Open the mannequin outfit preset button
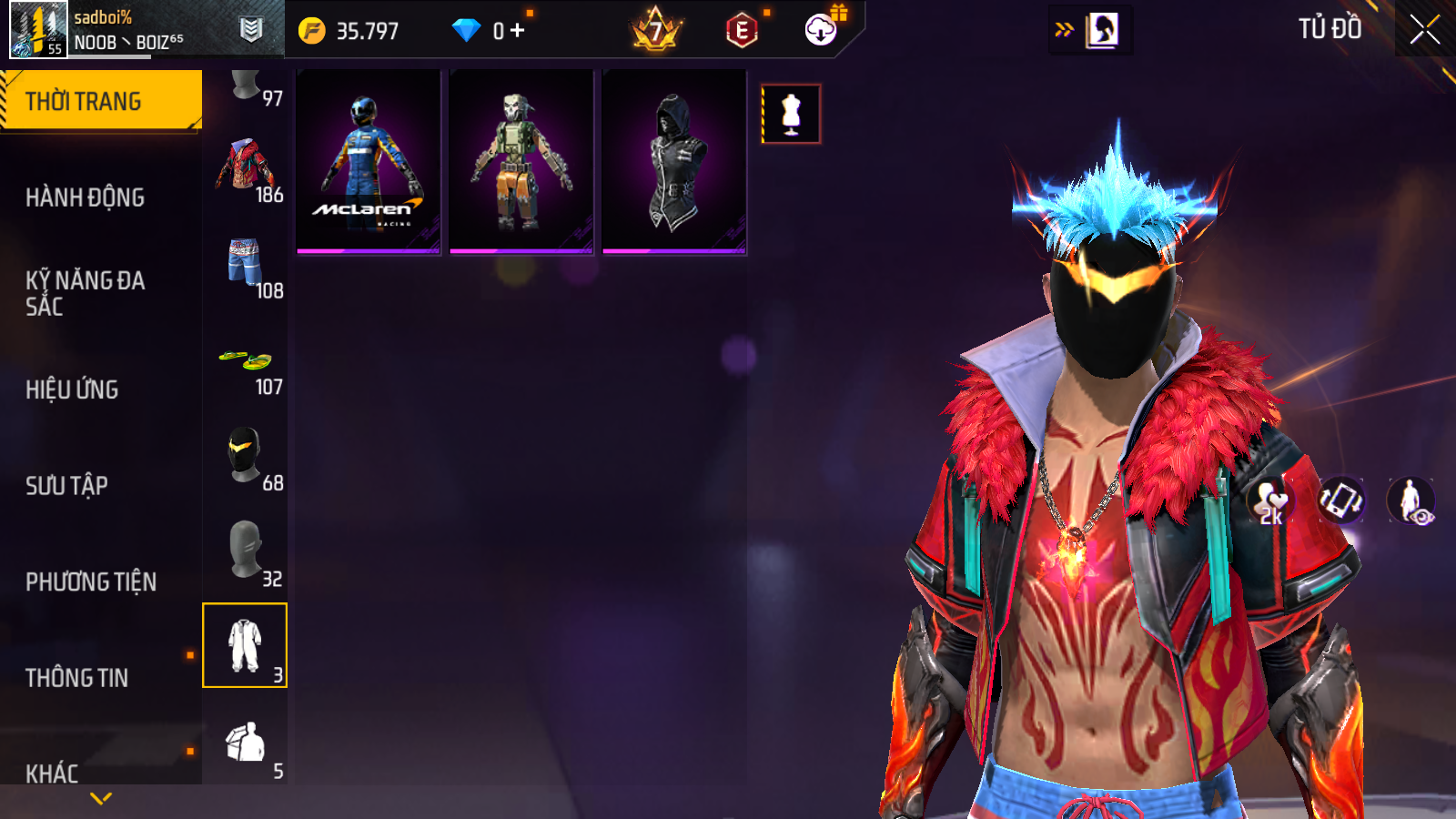Image resolution: width=1456 pixels, height=819 pixels. pos(791,114)
